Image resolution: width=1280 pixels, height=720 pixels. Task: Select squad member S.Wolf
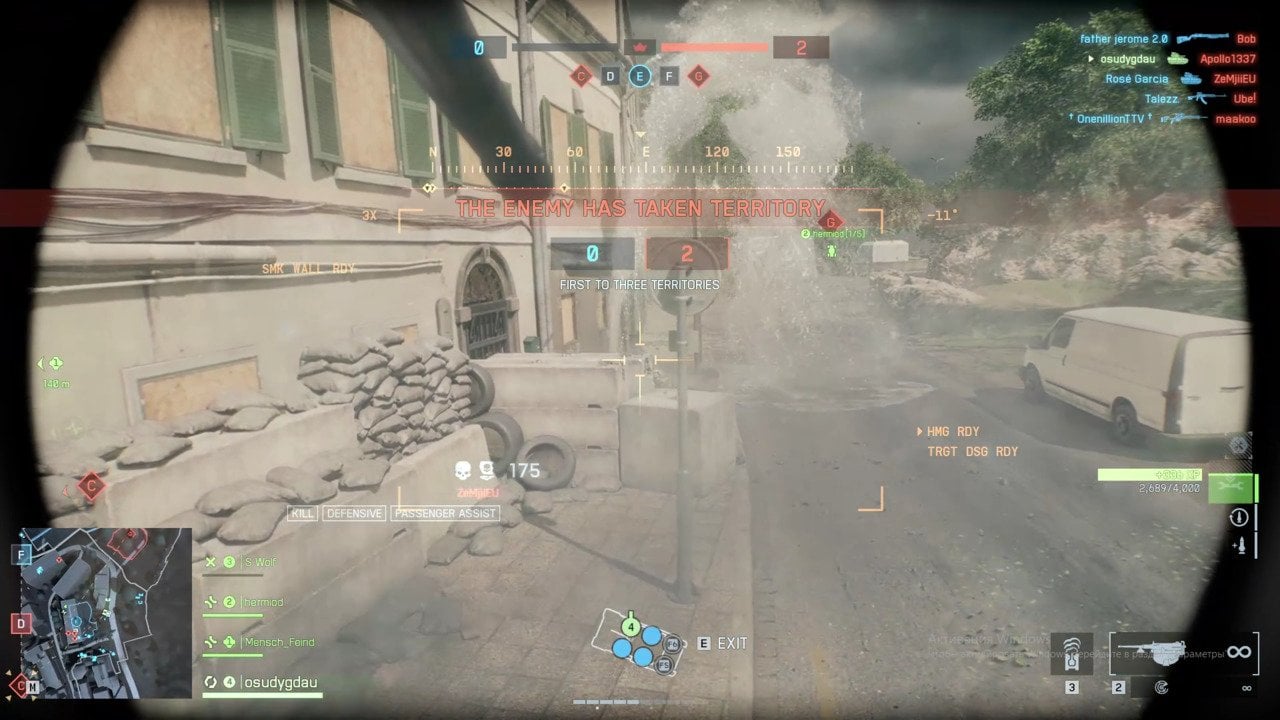tap(259, 562)
